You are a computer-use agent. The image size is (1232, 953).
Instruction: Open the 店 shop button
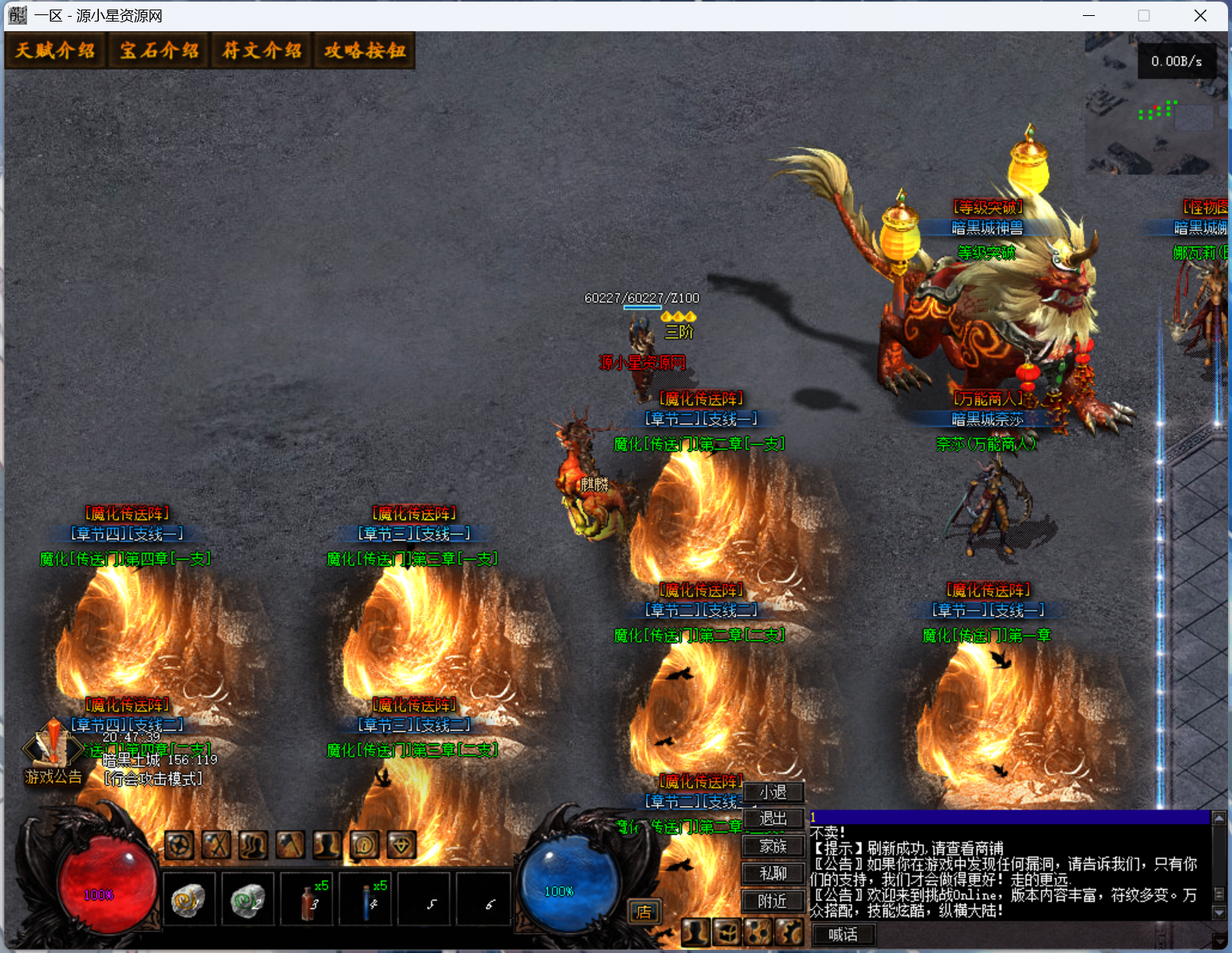pyautogui.click(x=644, y=912)
